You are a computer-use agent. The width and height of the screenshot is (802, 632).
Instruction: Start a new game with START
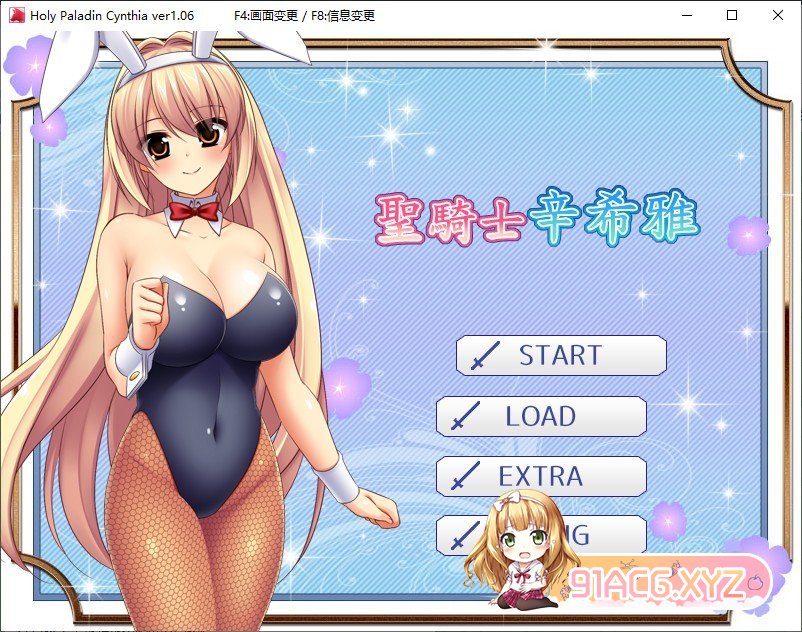click(561, 355)
